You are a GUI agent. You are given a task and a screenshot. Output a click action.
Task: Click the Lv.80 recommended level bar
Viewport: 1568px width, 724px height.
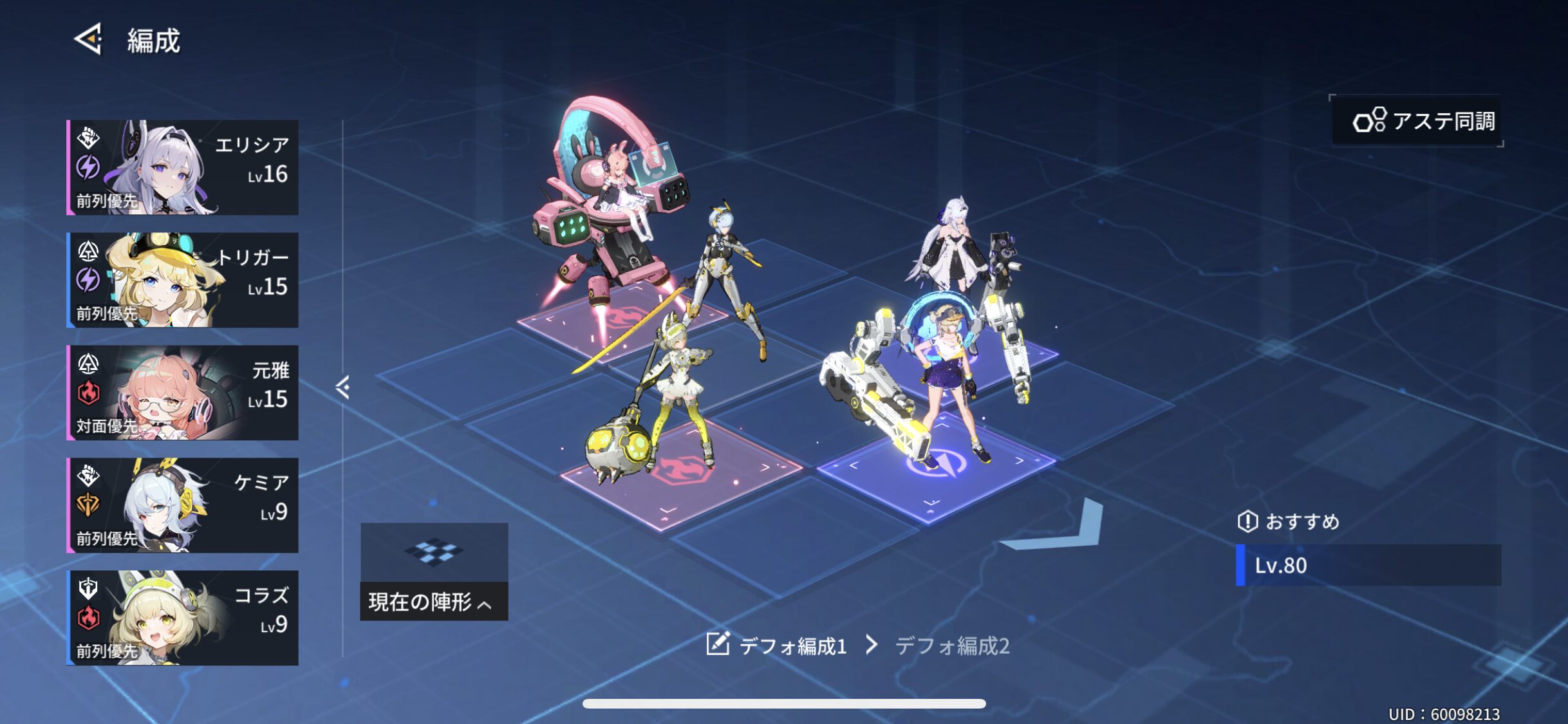coord(1368,565)
